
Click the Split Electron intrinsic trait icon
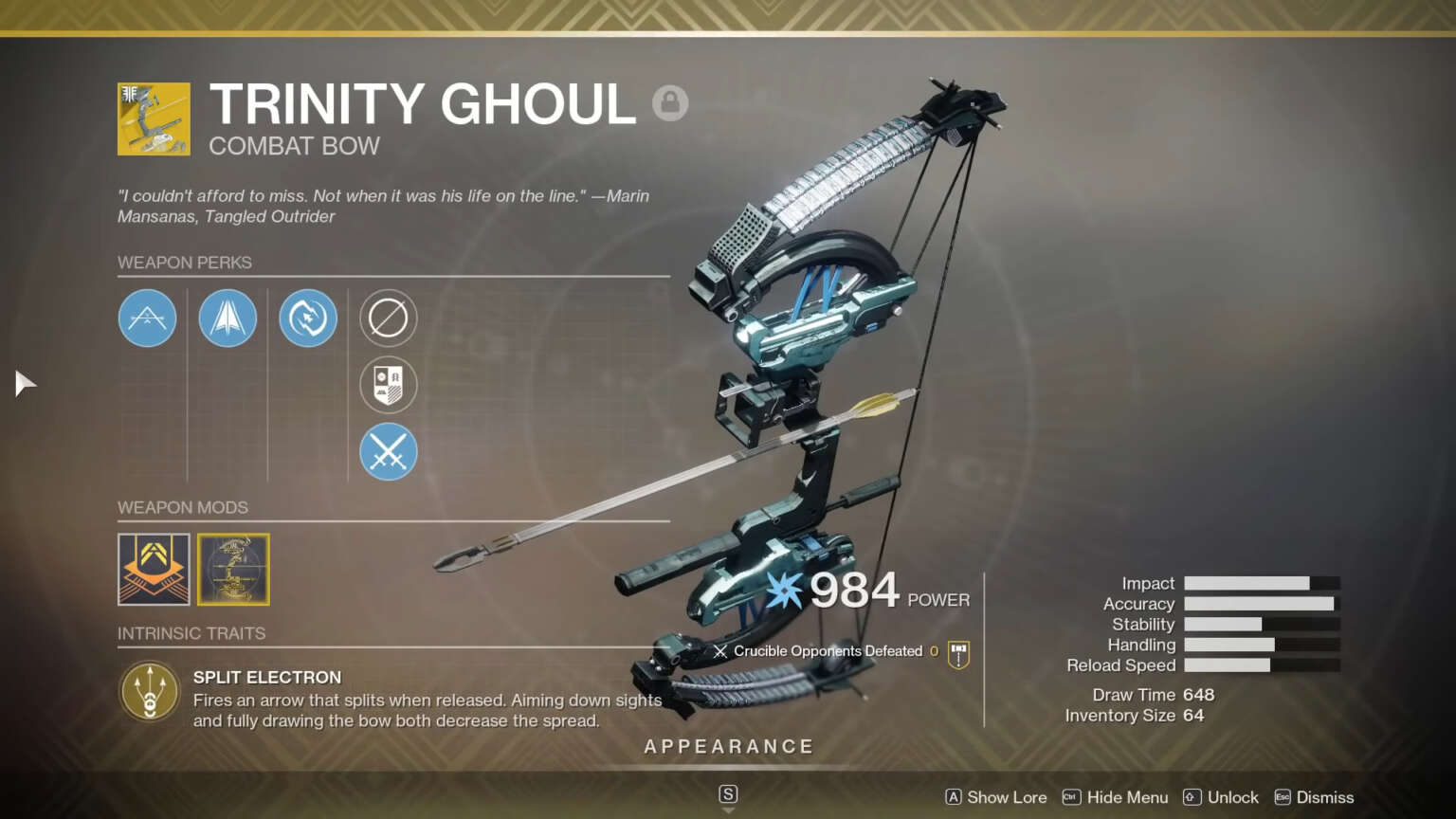[x=148, y=691]
